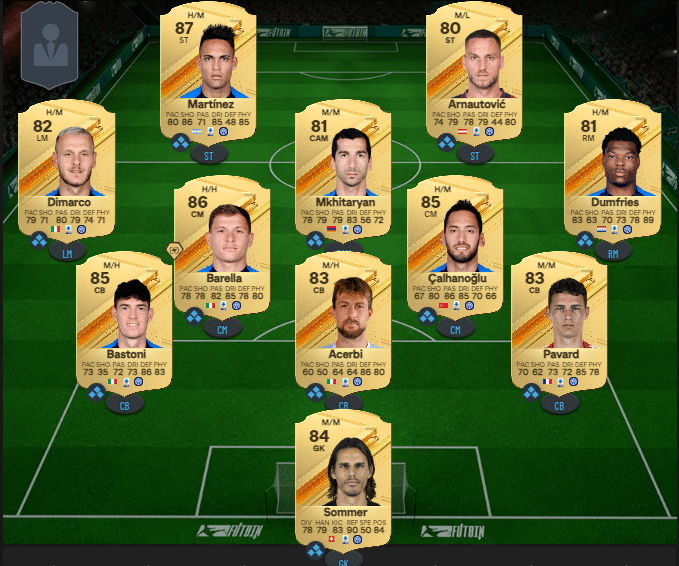
Task: Choose the Barella midfielder card
Action: coord(221,247)
